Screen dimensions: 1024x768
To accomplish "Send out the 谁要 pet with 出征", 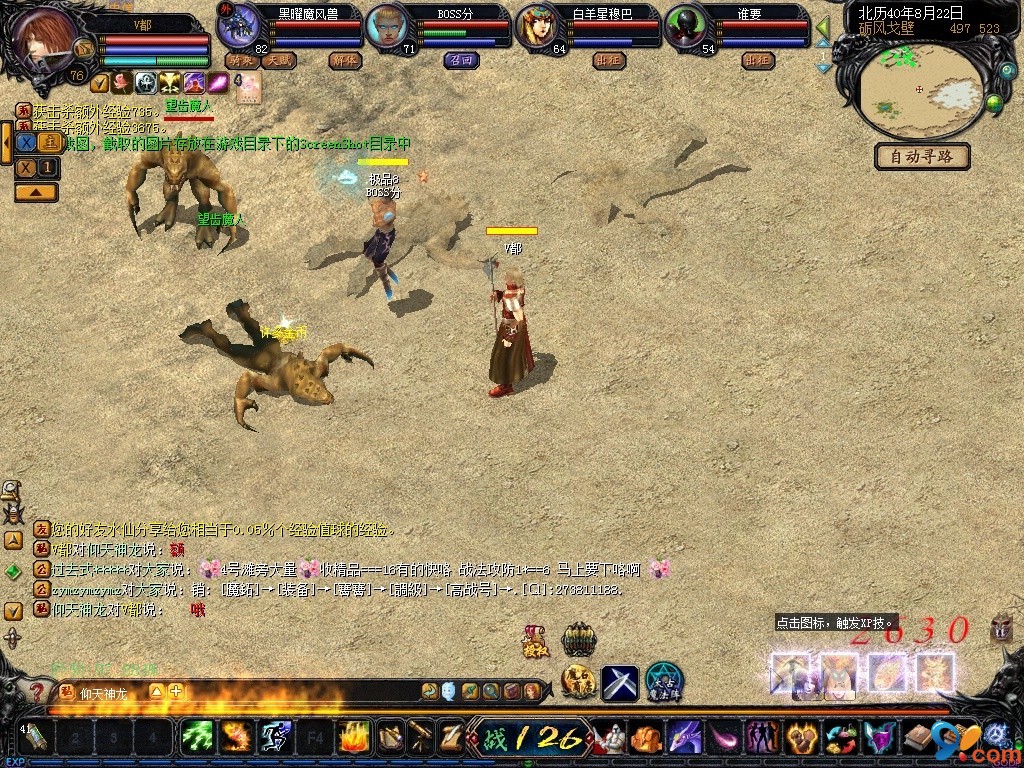I will (x=757, y=60).
